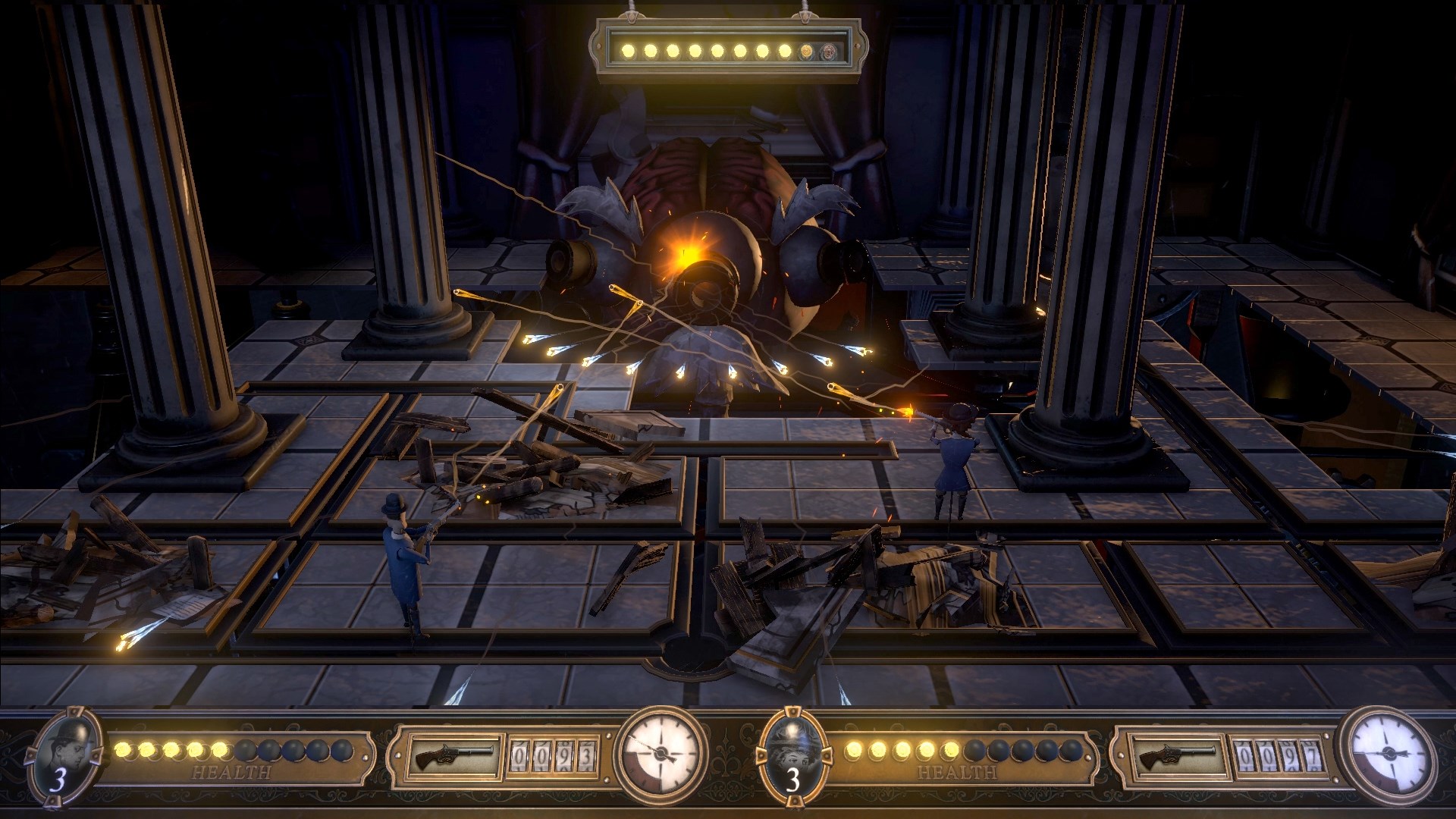
Task: Click the HEALTH label on the left player's bar
Action: (231, 772)
